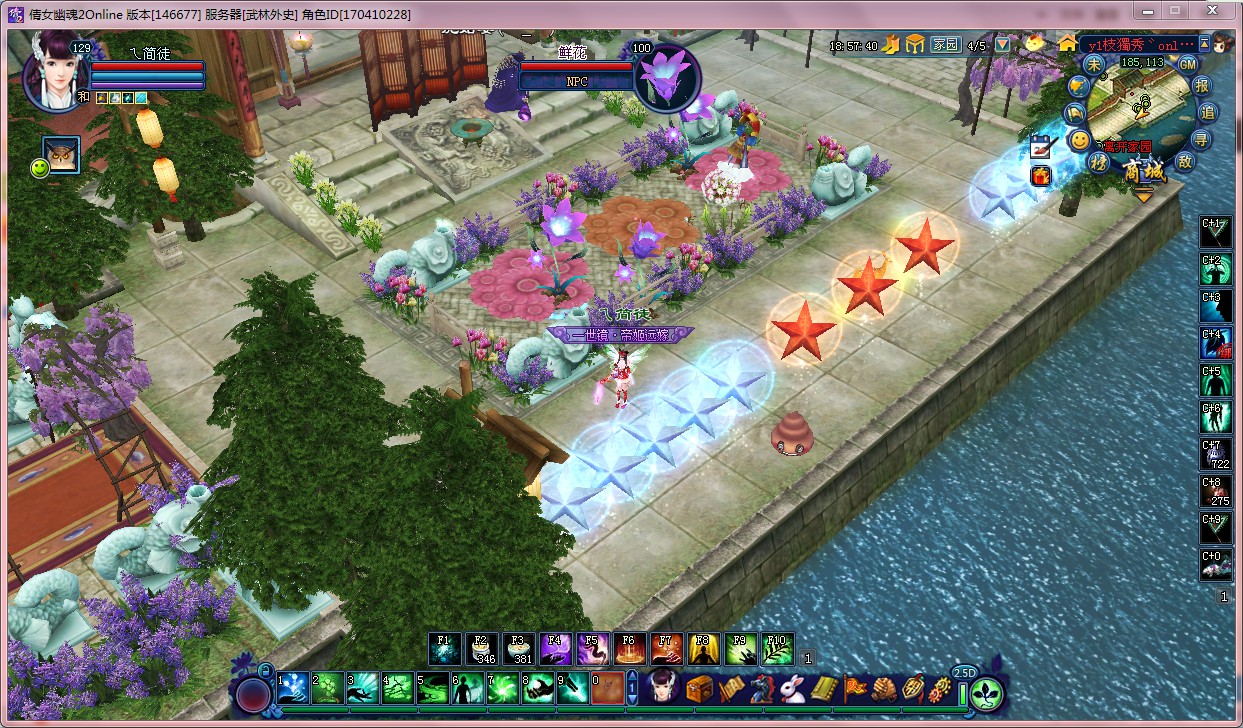Viewport: 1243px width, 728px height.
Task: Click the 家园 homestead button
Action: tap(945, 45)
